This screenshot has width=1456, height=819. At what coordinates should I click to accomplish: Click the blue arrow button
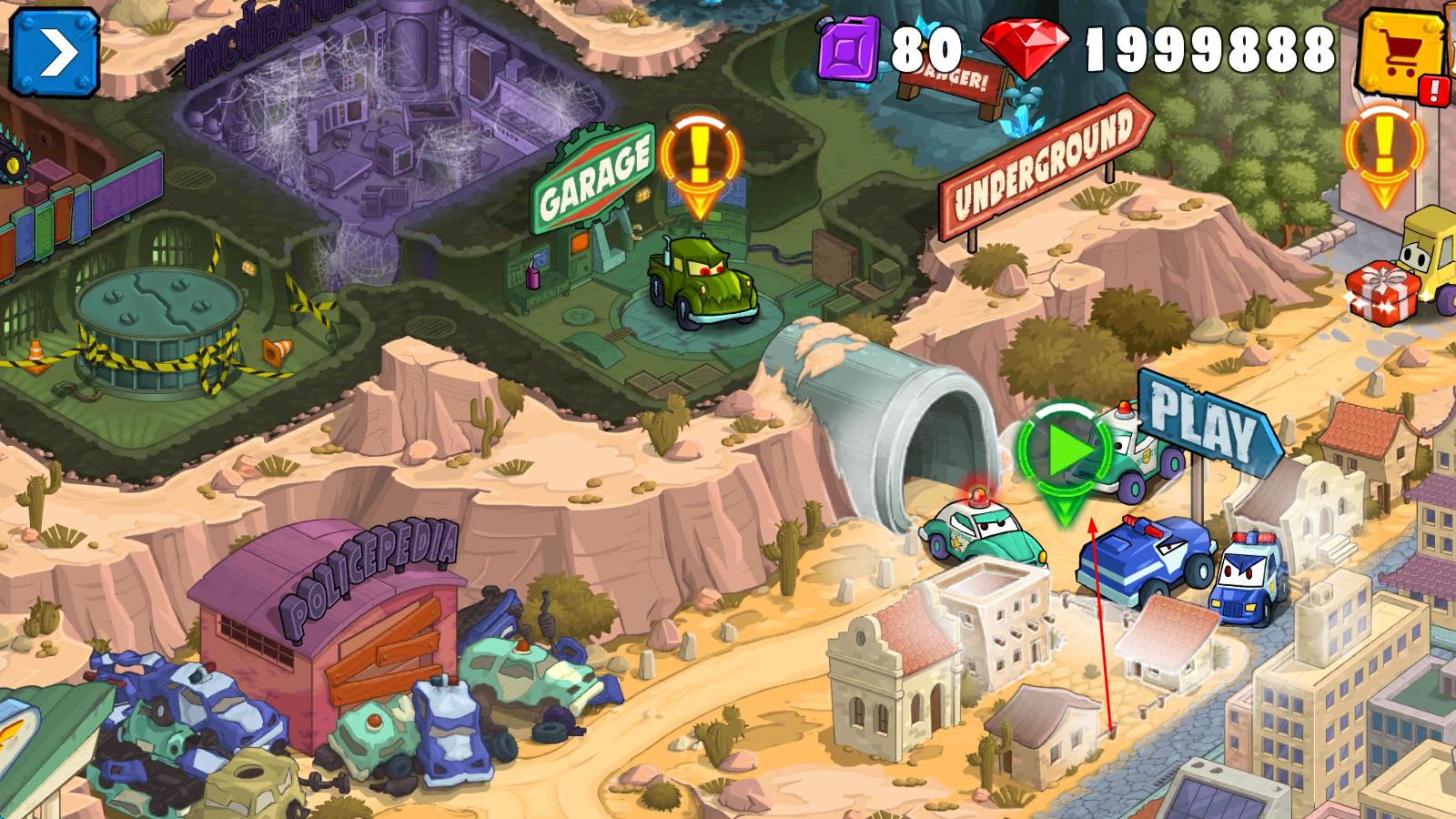click(56, 53)
